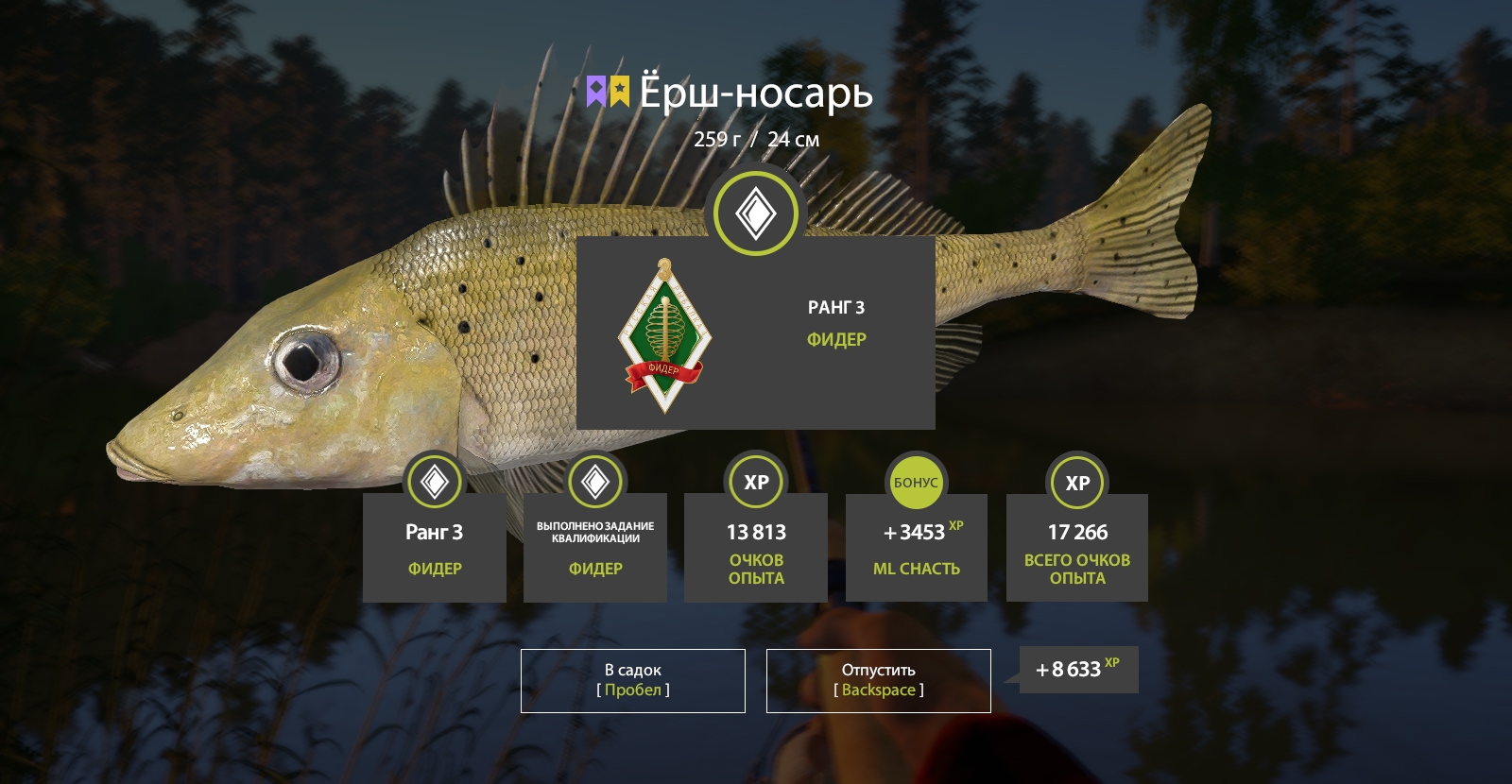Put the fish in the keepnet (В садок)
Viewport: 1512px width, 784px height.
pyautogui.click(x=632, y=680)
